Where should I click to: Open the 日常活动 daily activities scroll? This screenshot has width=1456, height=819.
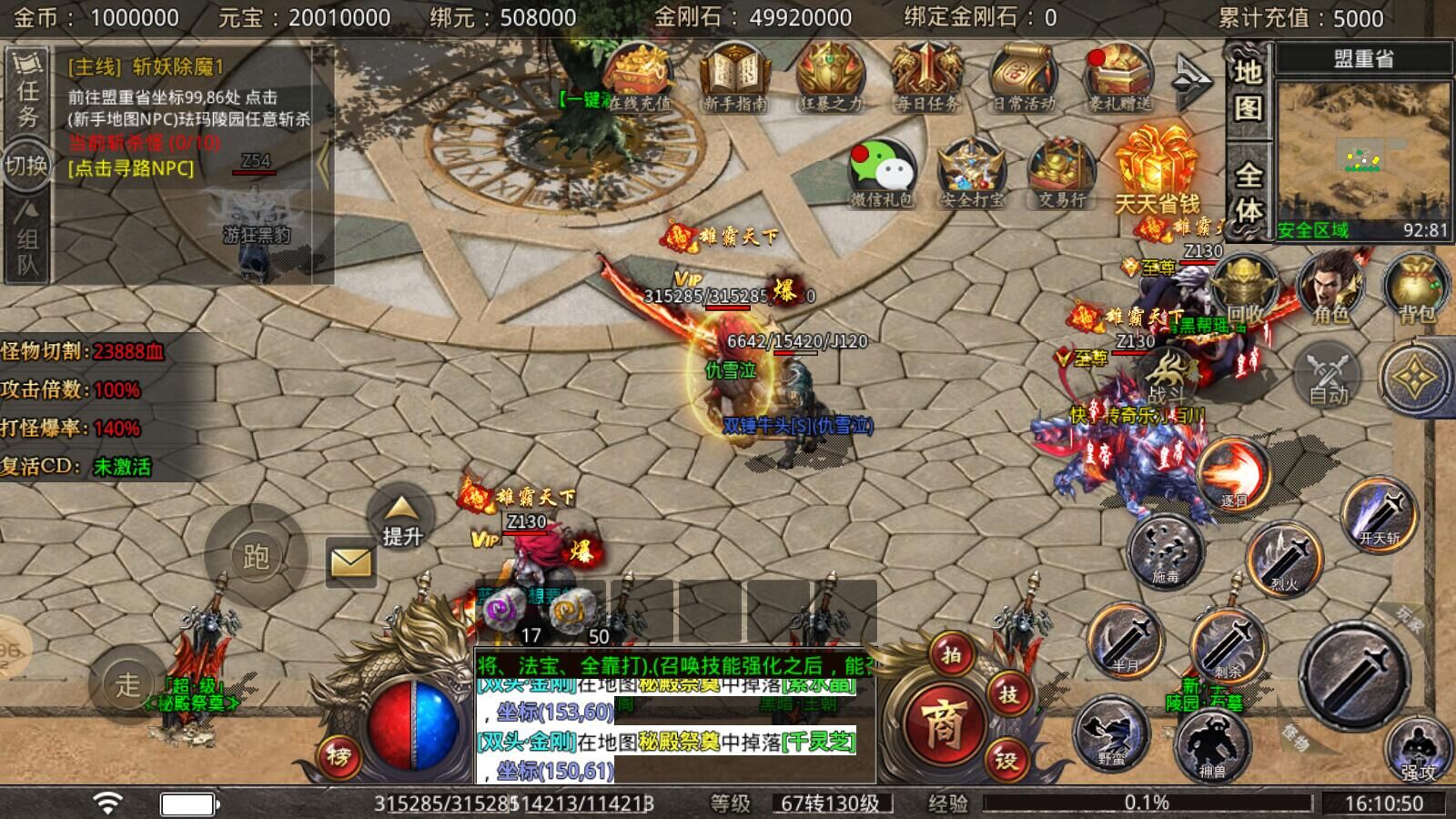1023,77
